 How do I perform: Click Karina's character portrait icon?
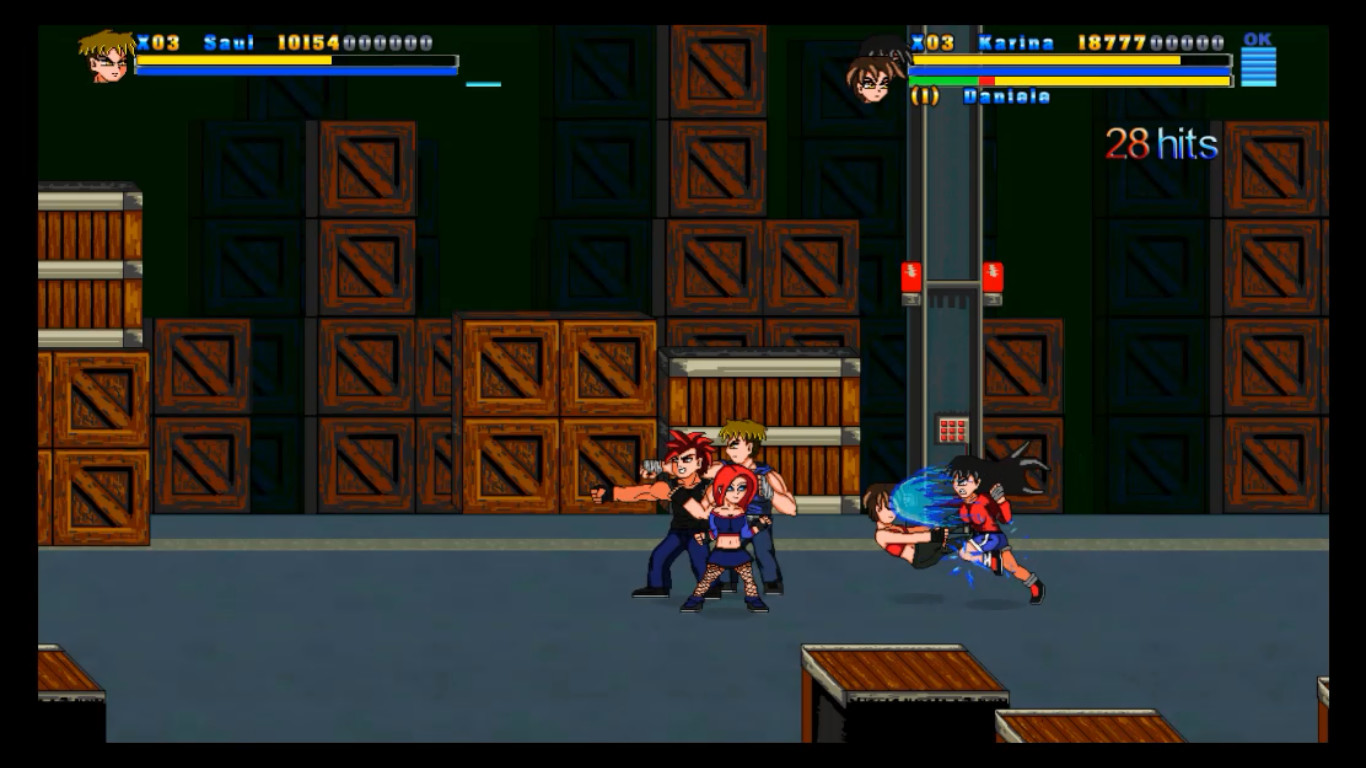[x=877, y=70]
